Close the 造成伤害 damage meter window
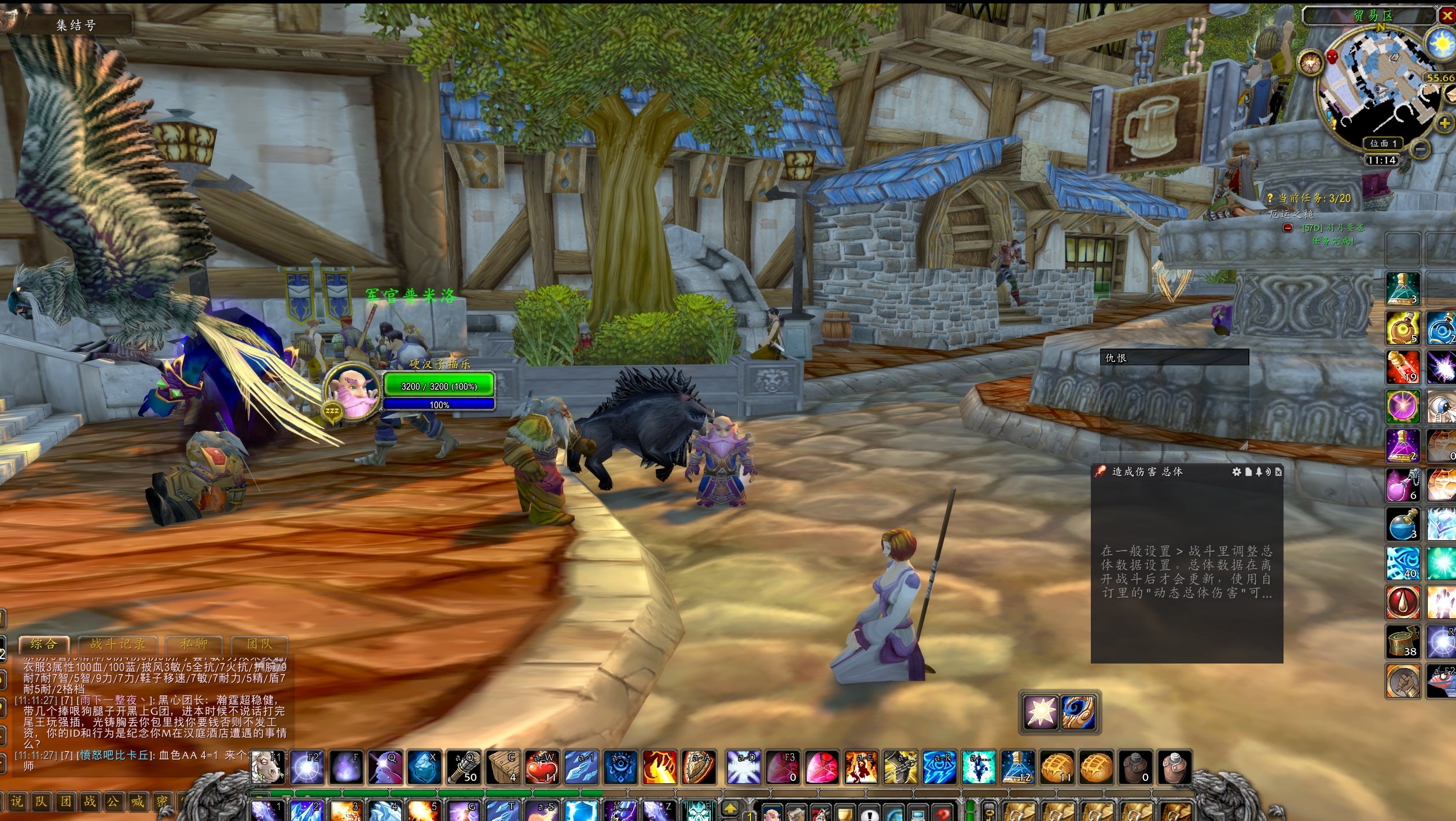 pos(1278,472)
